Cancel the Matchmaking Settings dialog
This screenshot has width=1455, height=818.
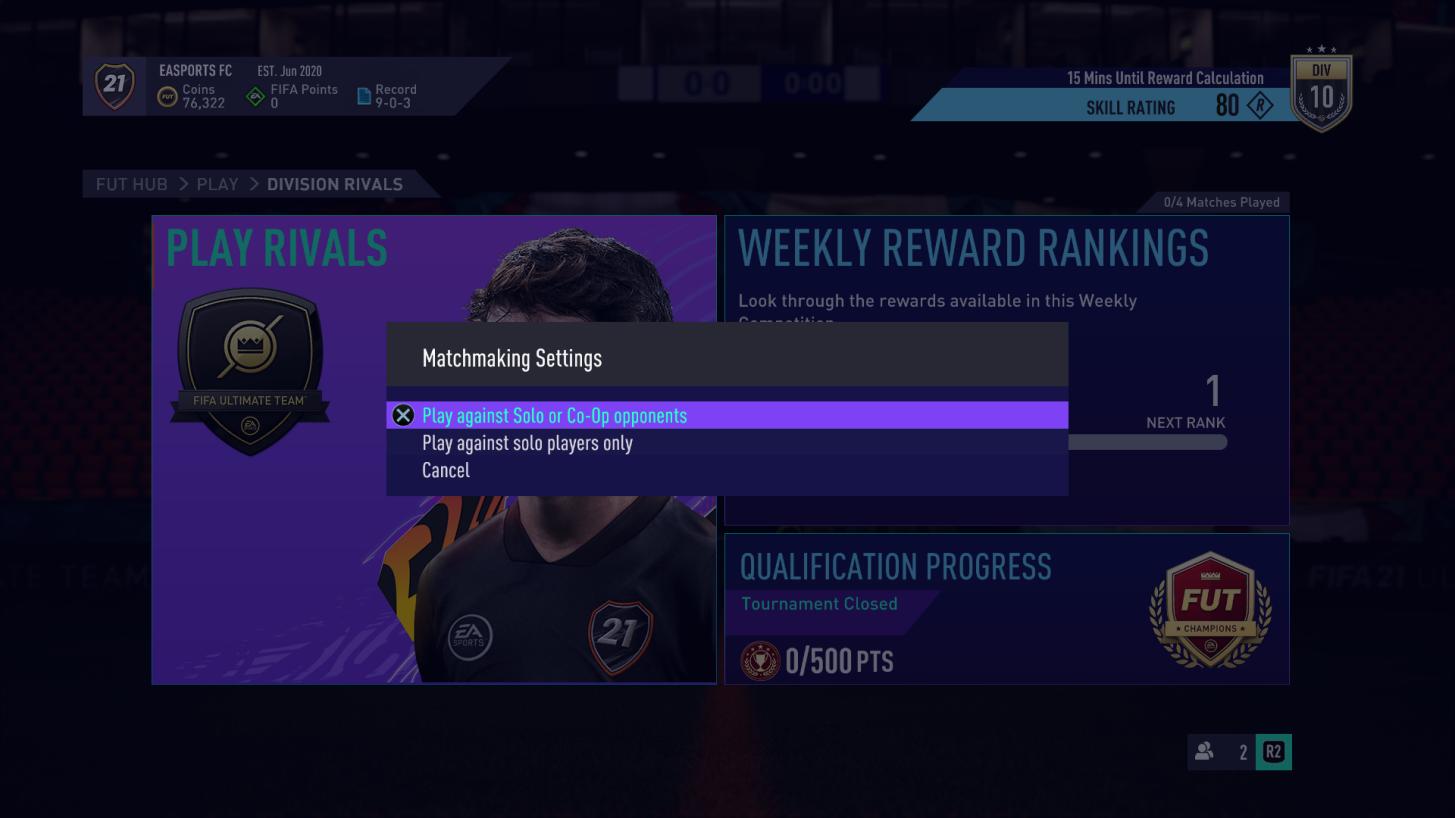tap(445, 470)
